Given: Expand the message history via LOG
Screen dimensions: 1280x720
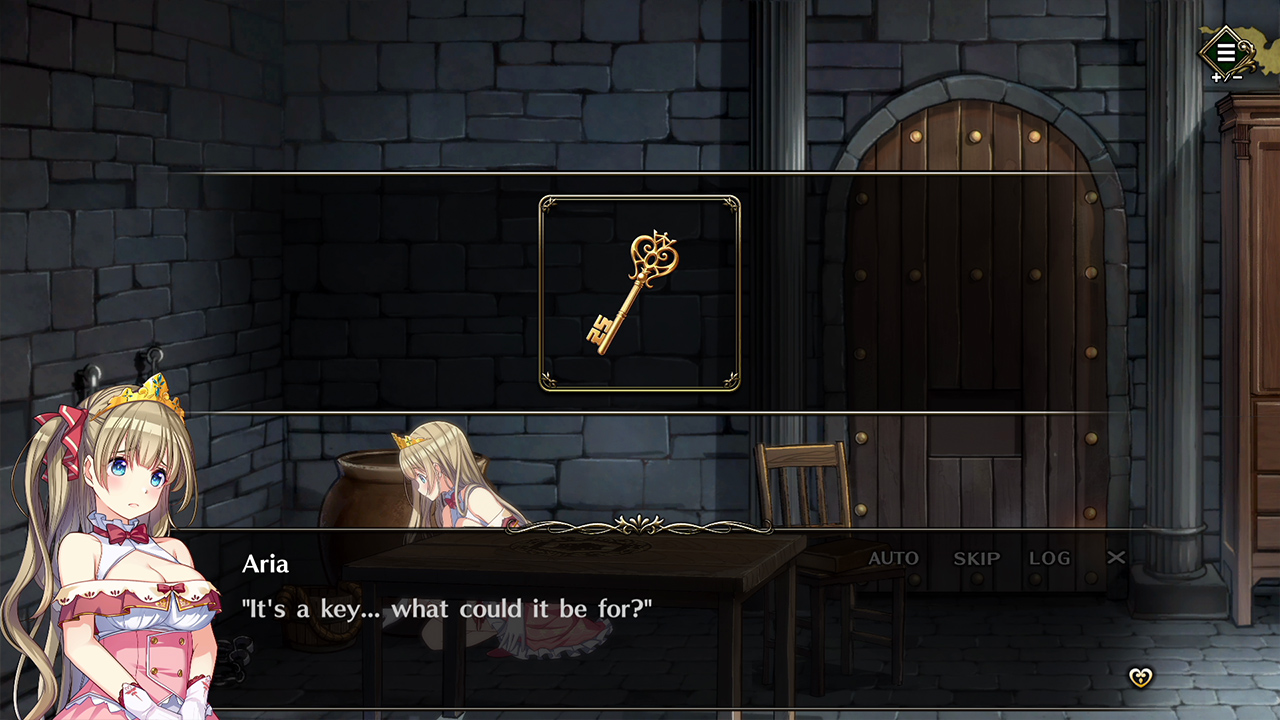Looking at the screenshot, I should (x=1051, y=558).
